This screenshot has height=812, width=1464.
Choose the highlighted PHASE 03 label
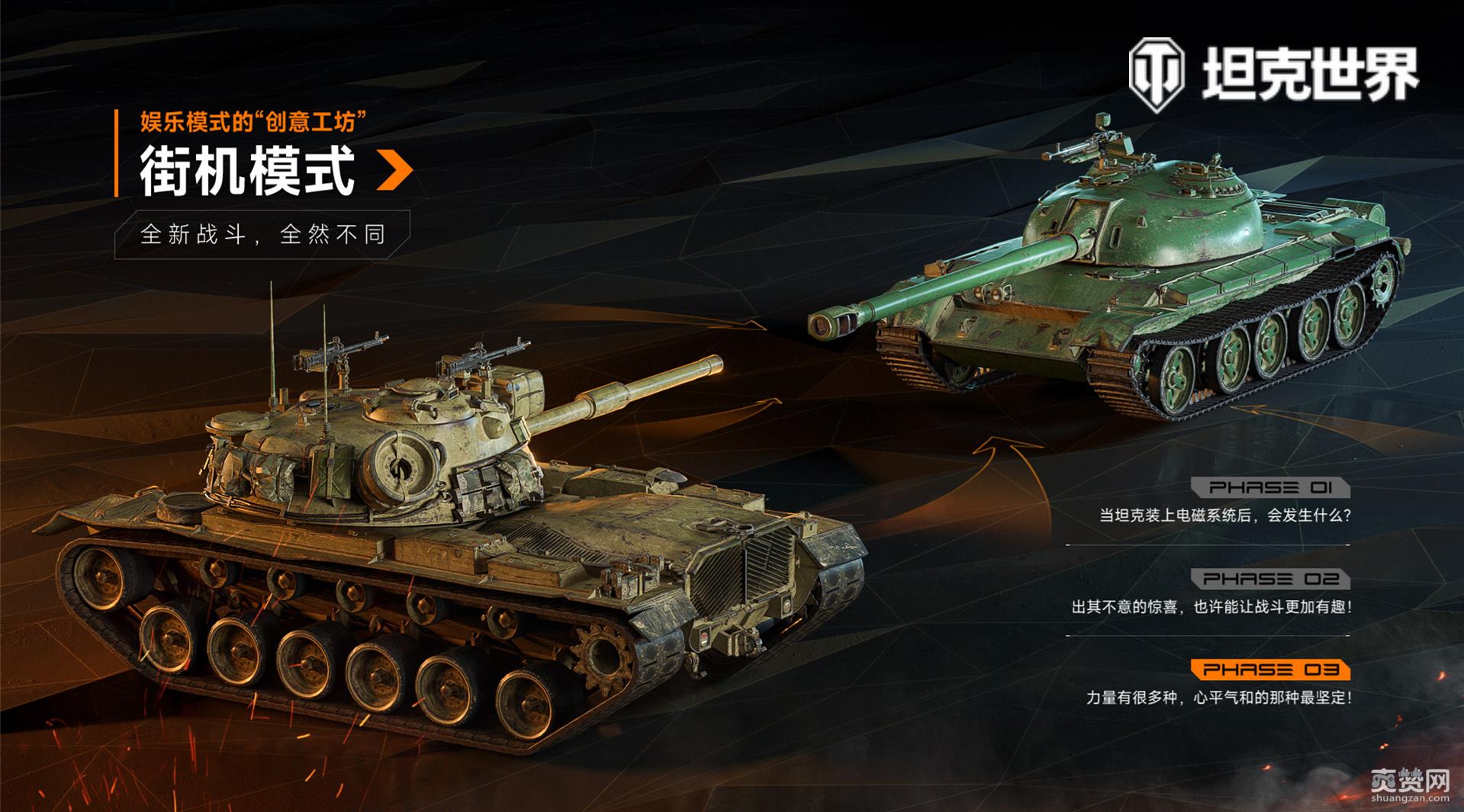tap(1270, 670)
